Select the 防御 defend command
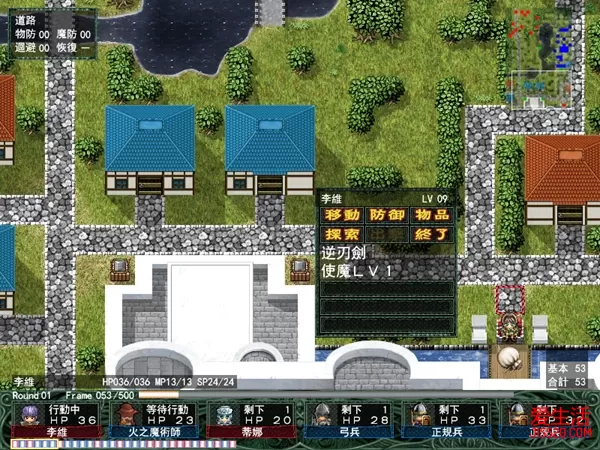The width and height of the screenshot is (600, 450). [386, 215]
